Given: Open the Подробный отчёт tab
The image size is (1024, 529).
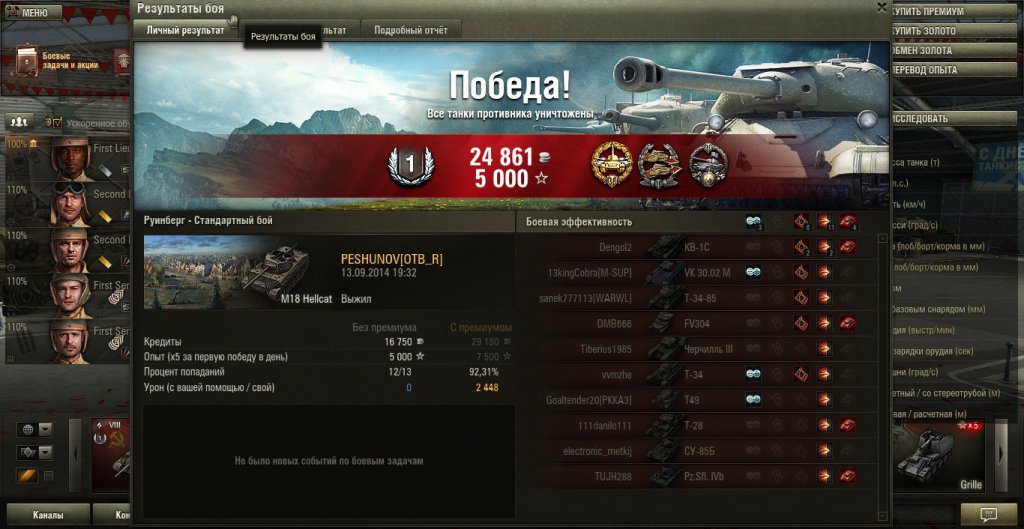Looking at the screenshot, I should coord(411,31).
